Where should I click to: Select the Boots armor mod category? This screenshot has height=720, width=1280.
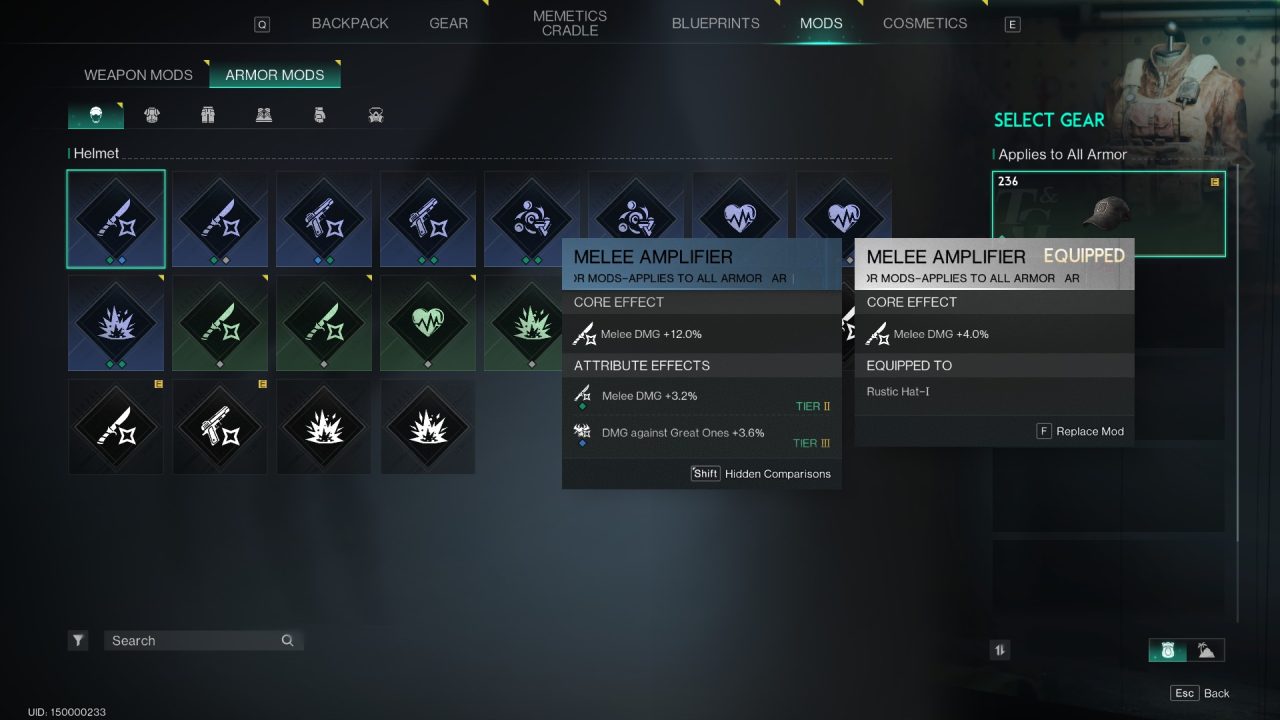(263, 115)
